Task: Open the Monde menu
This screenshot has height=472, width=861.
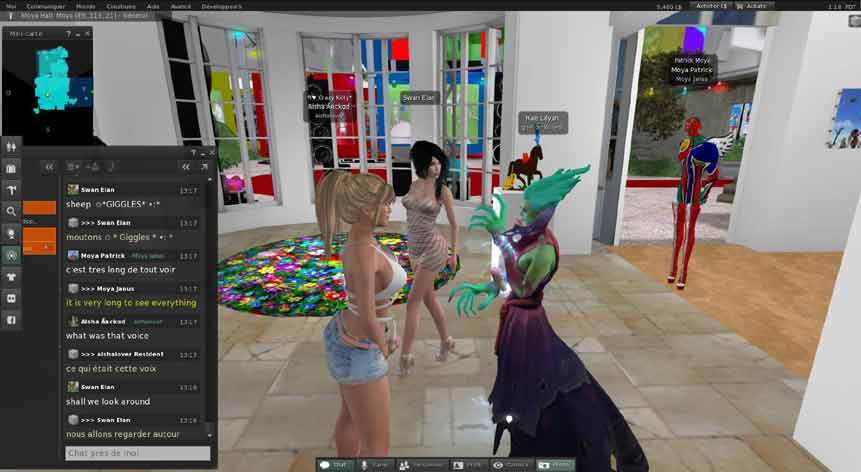Action: pyautogui.click(x=85, y=5)
